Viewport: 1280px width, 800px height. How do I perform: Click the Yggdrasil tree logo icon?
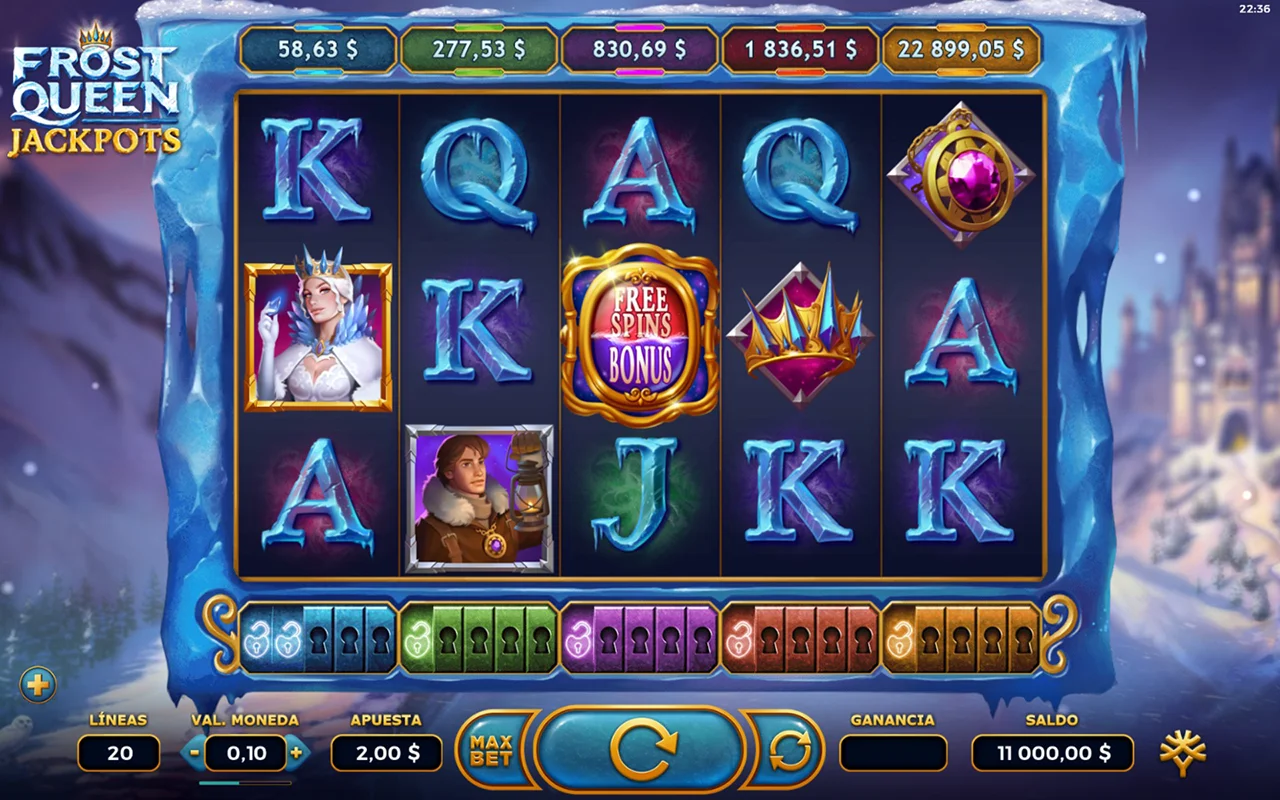click(x=1182, y=753)
